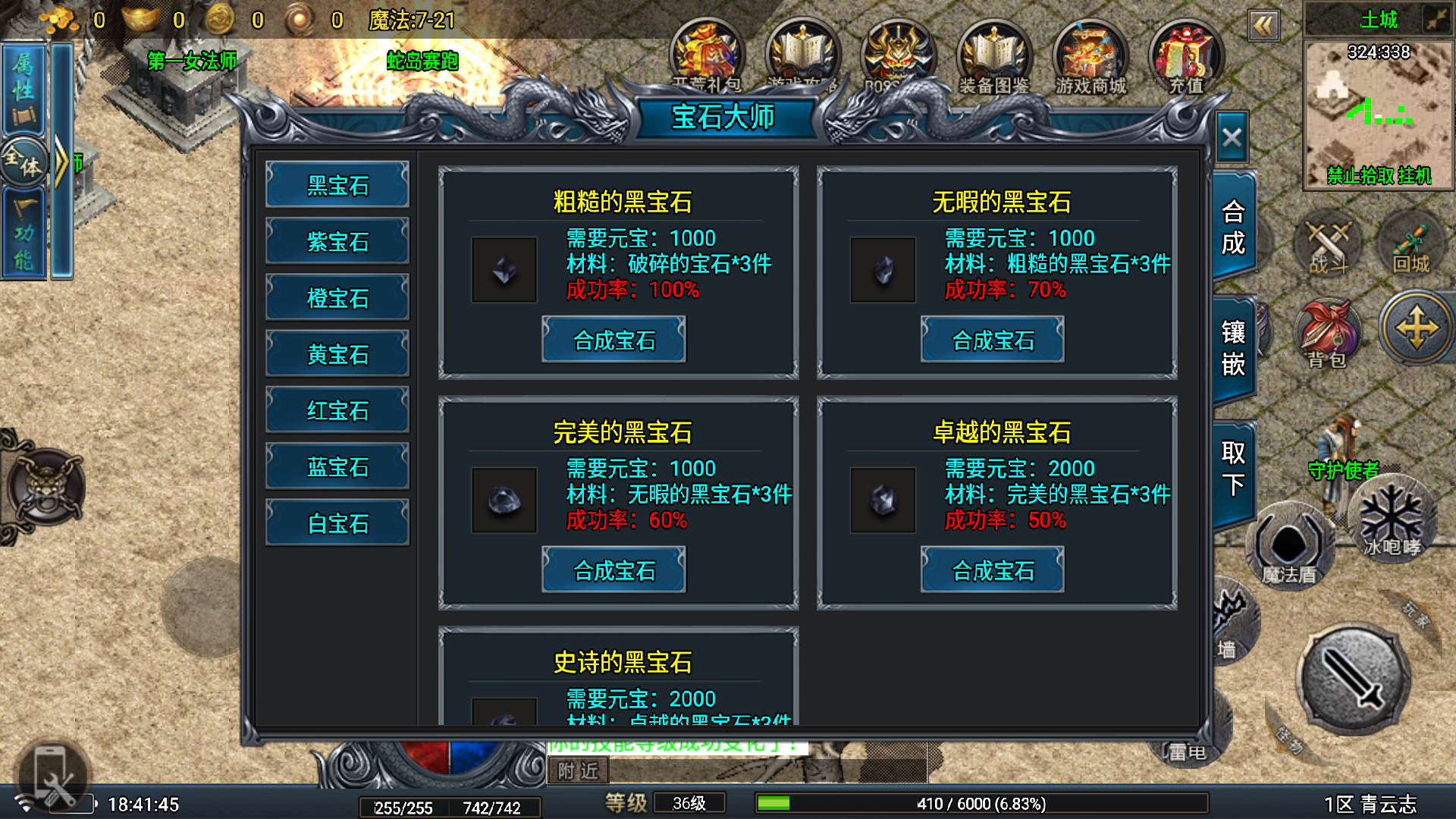
Task: Open the 取下 side tab
Action: click(1233, 469)
